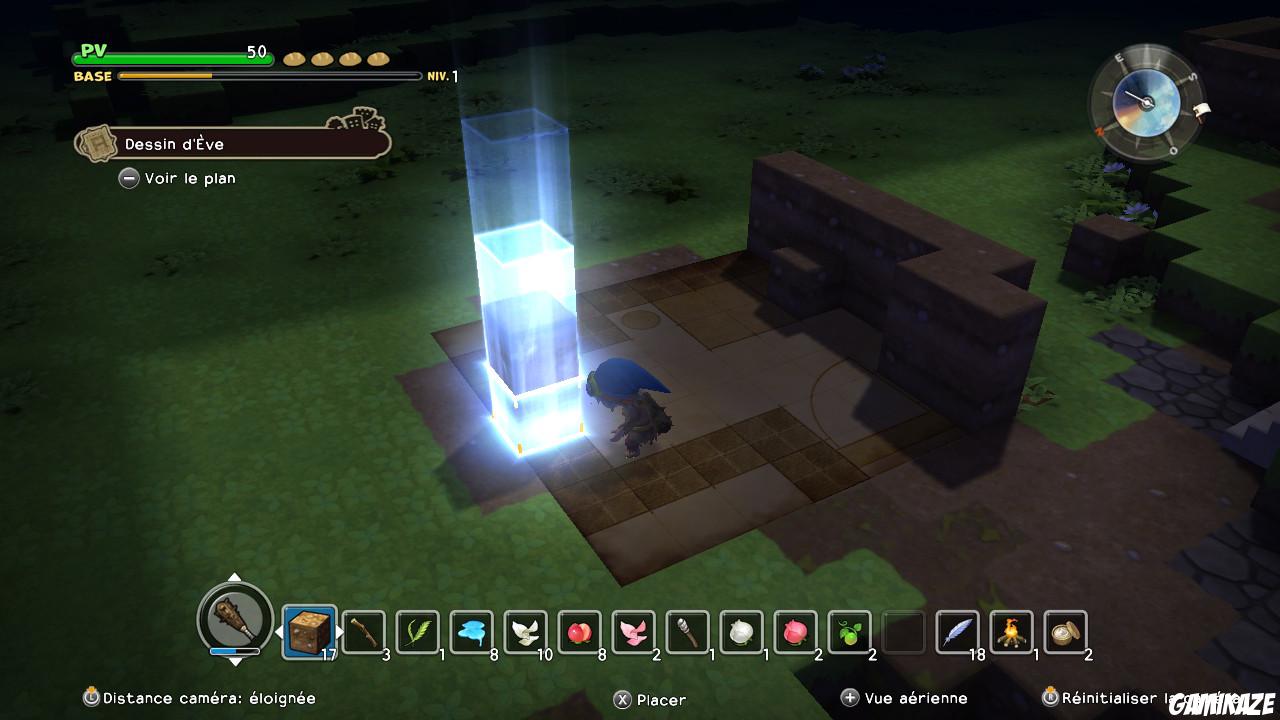This screenshot has height=720, width=1280.
Task: Select the earth block in the hotbar
Action: point(310,630)
